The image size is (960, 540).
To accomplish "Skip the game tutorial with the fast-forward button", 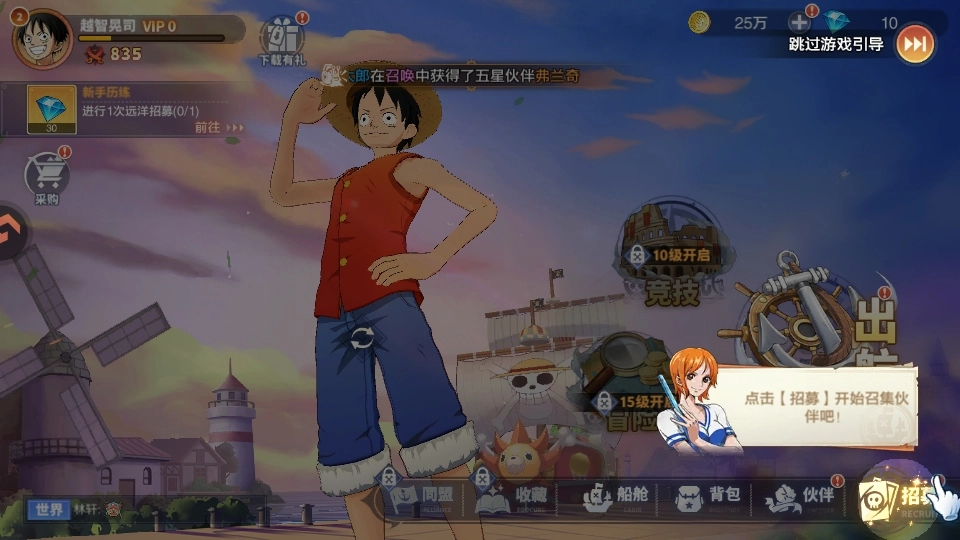I will point(914,44).
